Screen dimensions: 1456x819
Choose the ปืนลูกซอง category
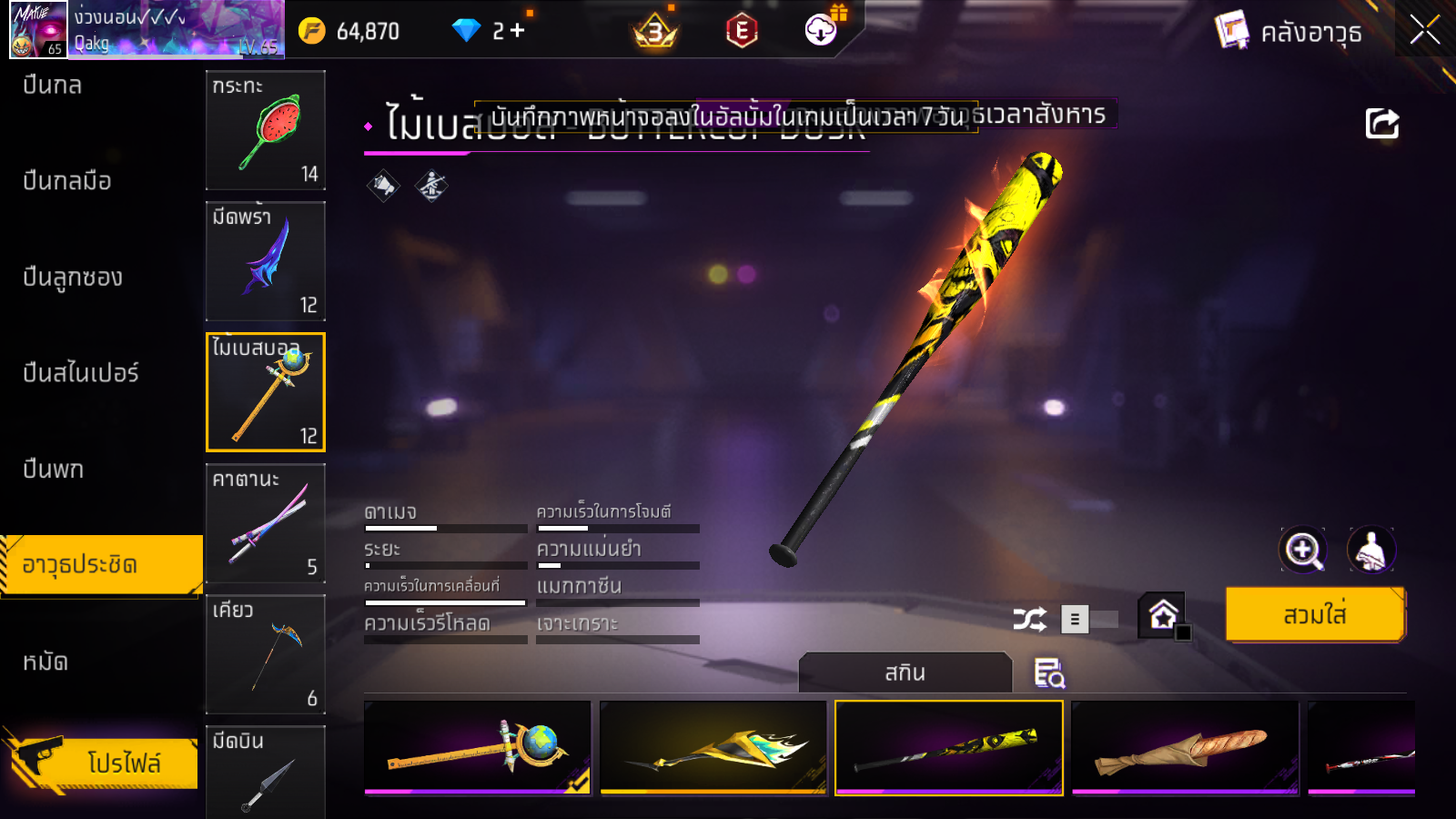click(x=73, y=278)
